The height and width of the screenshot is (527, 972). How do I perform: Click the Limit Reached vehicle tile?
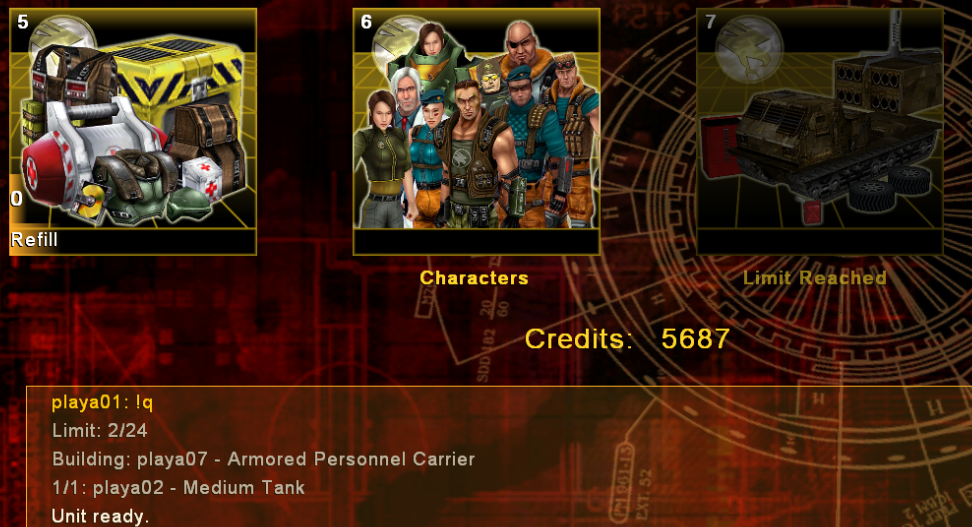tap(819, 131)
